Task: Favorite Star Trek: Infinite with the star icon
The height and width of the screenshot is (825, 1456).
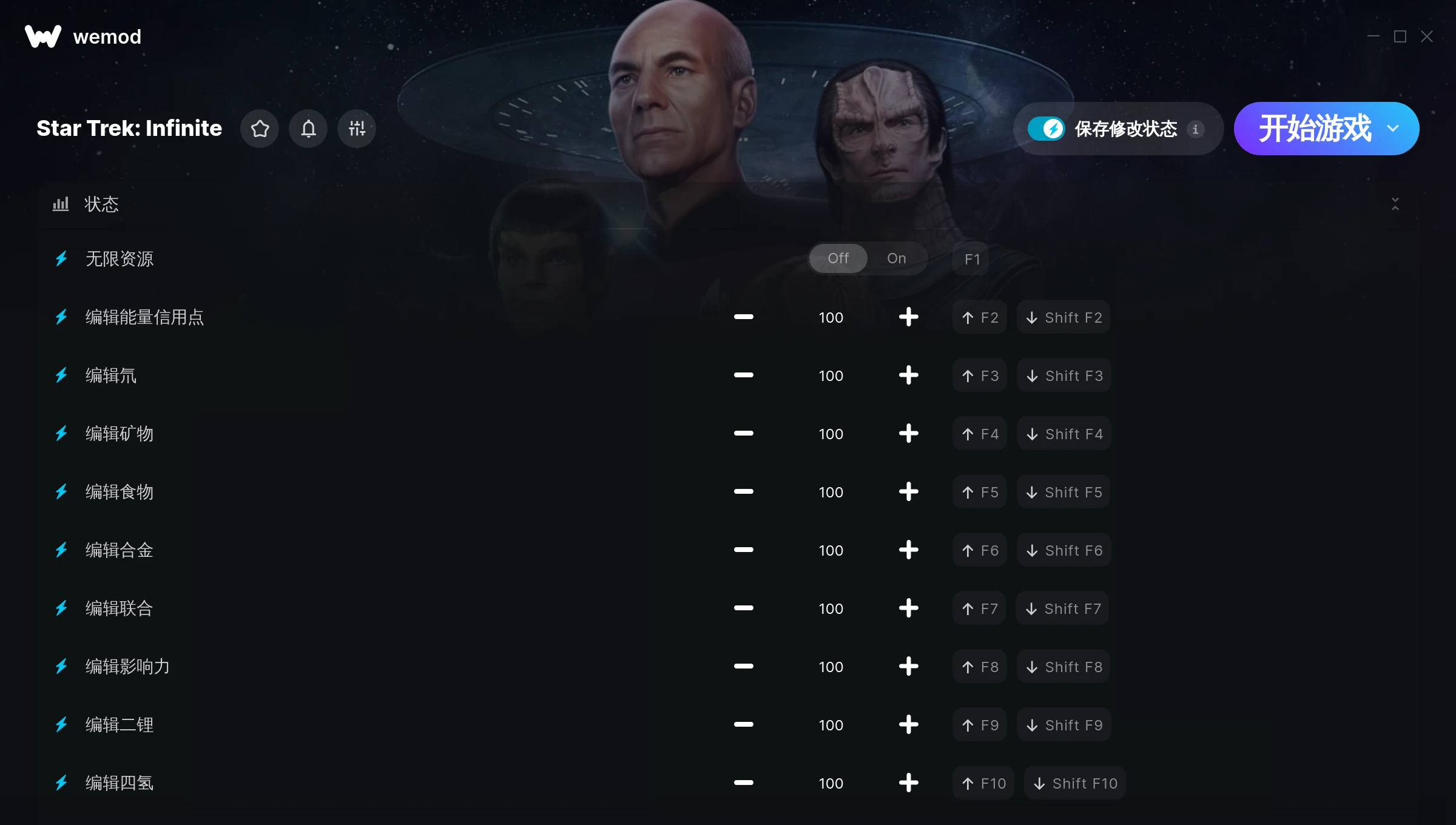Action: [260, 129]
